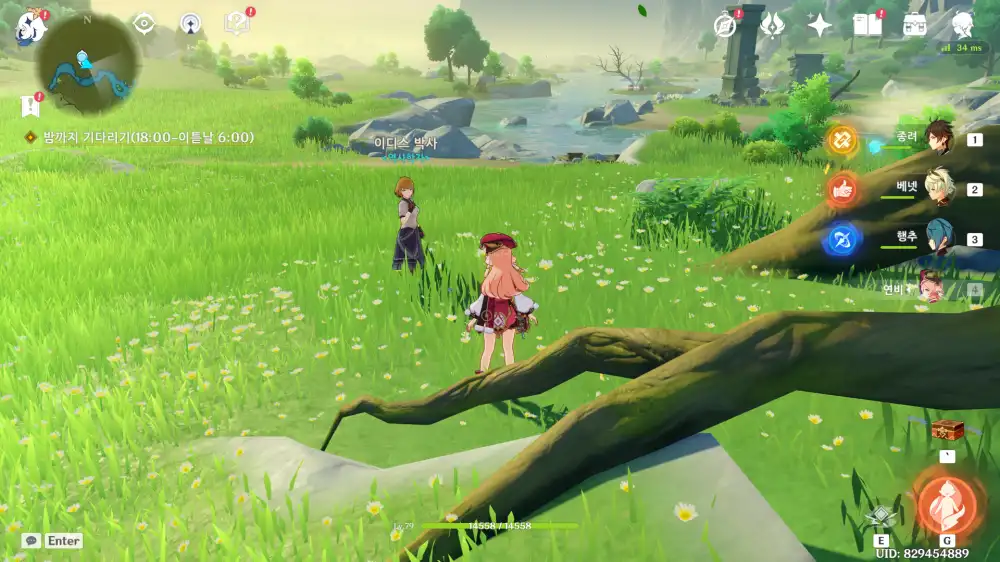Open the inventory backpack
The height and width of the screenshot is (562, 1000).
click(x=914, y=25)
